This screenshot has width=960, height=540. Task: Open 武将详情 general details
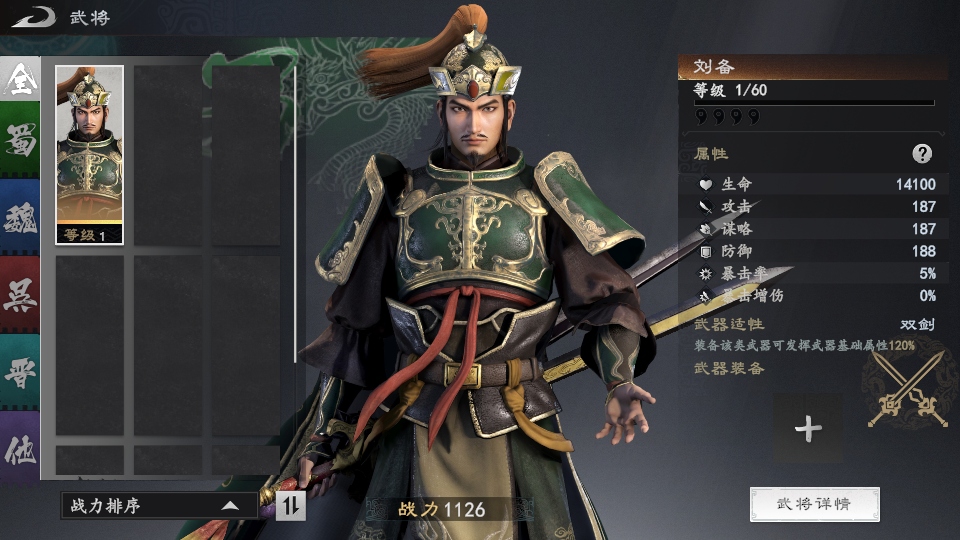pyautogui.click(x=814, y=504)
